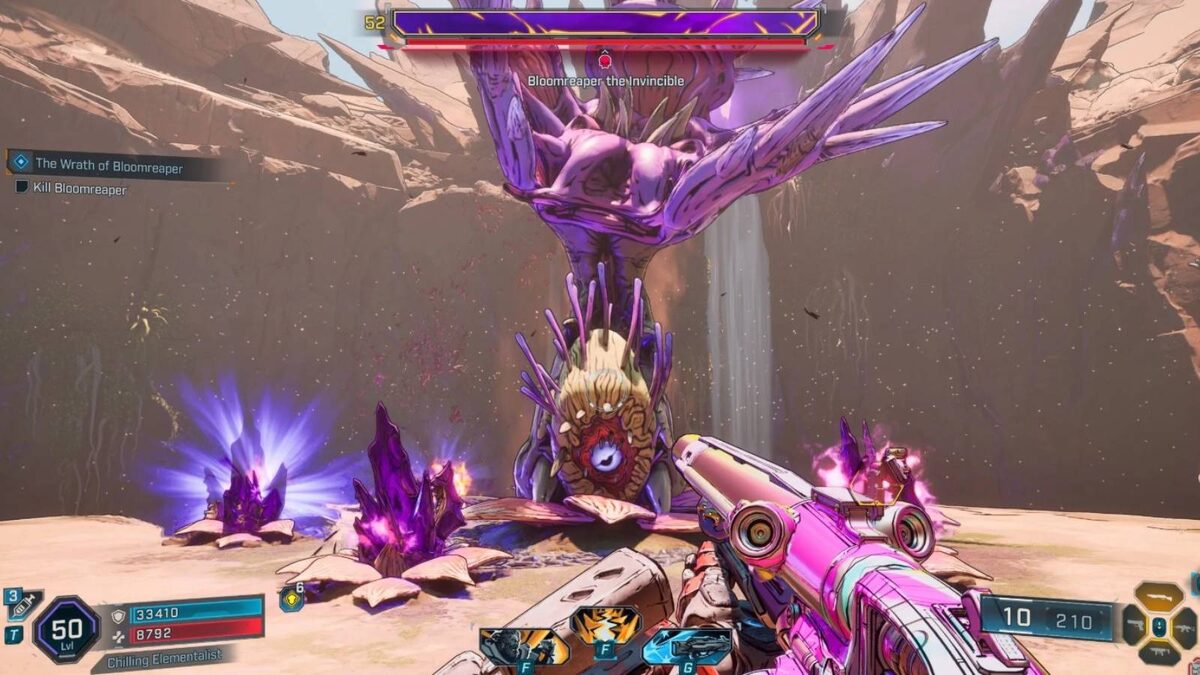The width and height of the screenshot is (1200, 675).
Task: Open the level 50 character badge
Action: pos(66,630)
